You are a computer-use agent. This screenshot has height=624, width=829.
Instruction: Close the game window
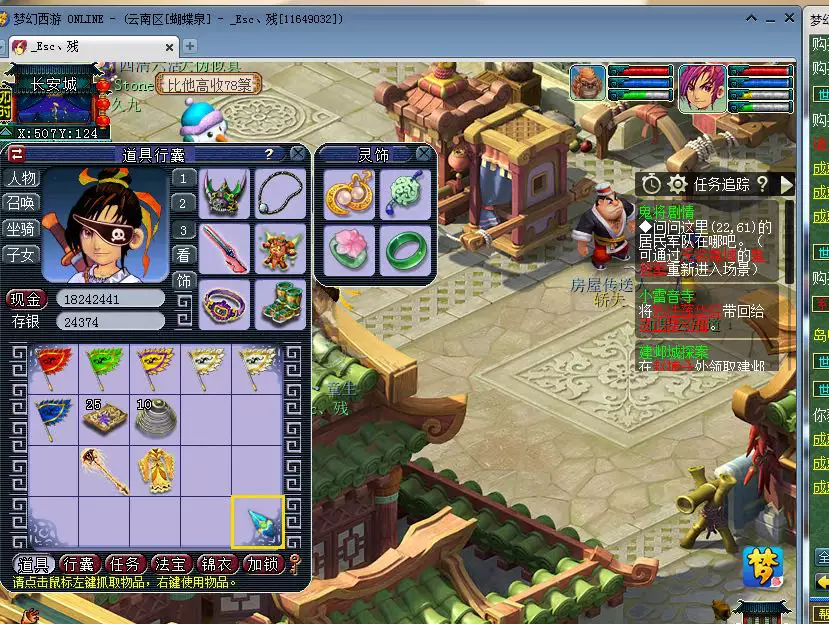[x=789, y=19]
